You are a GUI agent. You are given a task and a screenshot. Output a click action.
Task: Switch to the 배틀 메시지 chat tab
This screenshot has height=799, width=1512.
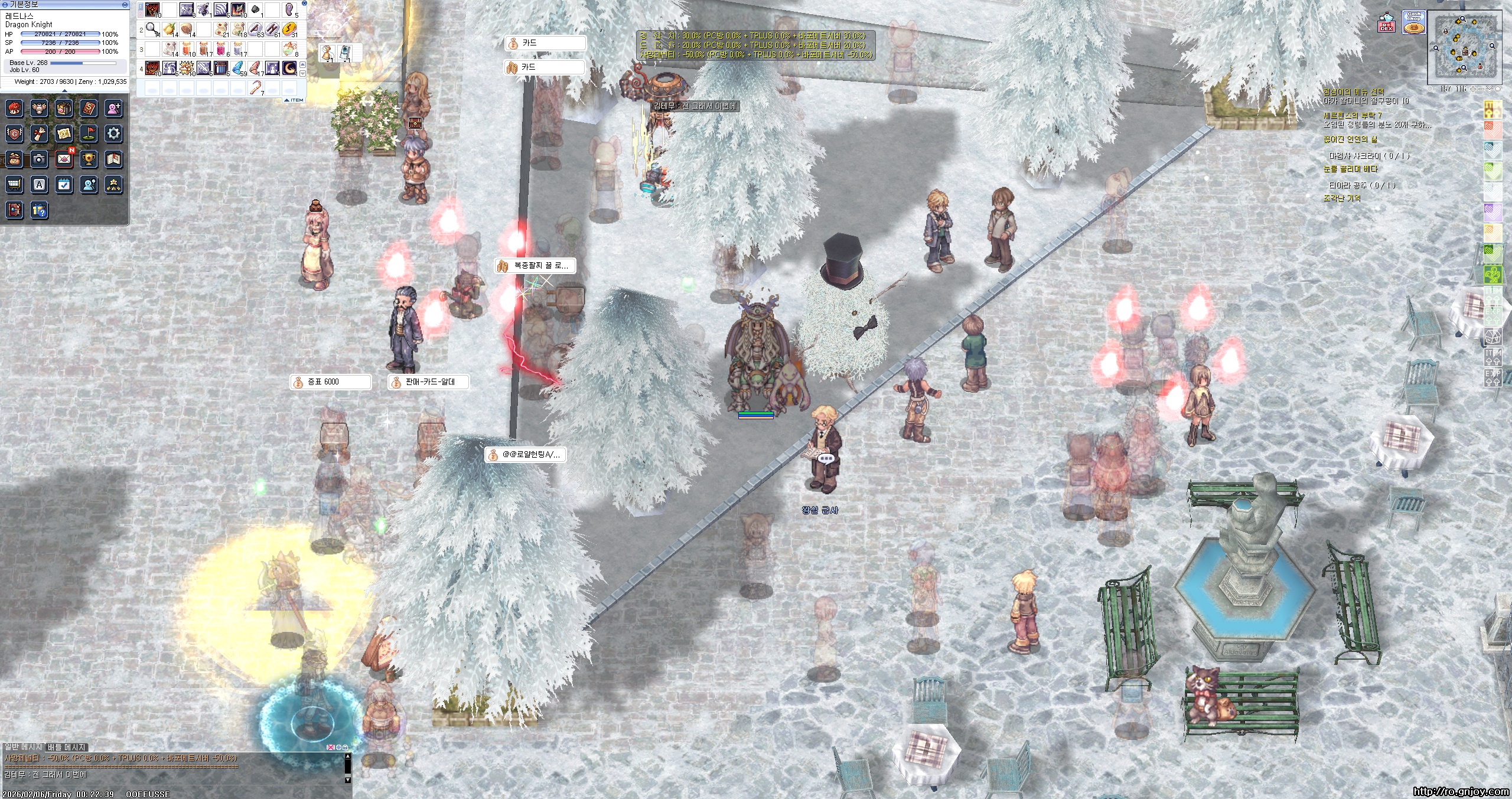(67, 747)
